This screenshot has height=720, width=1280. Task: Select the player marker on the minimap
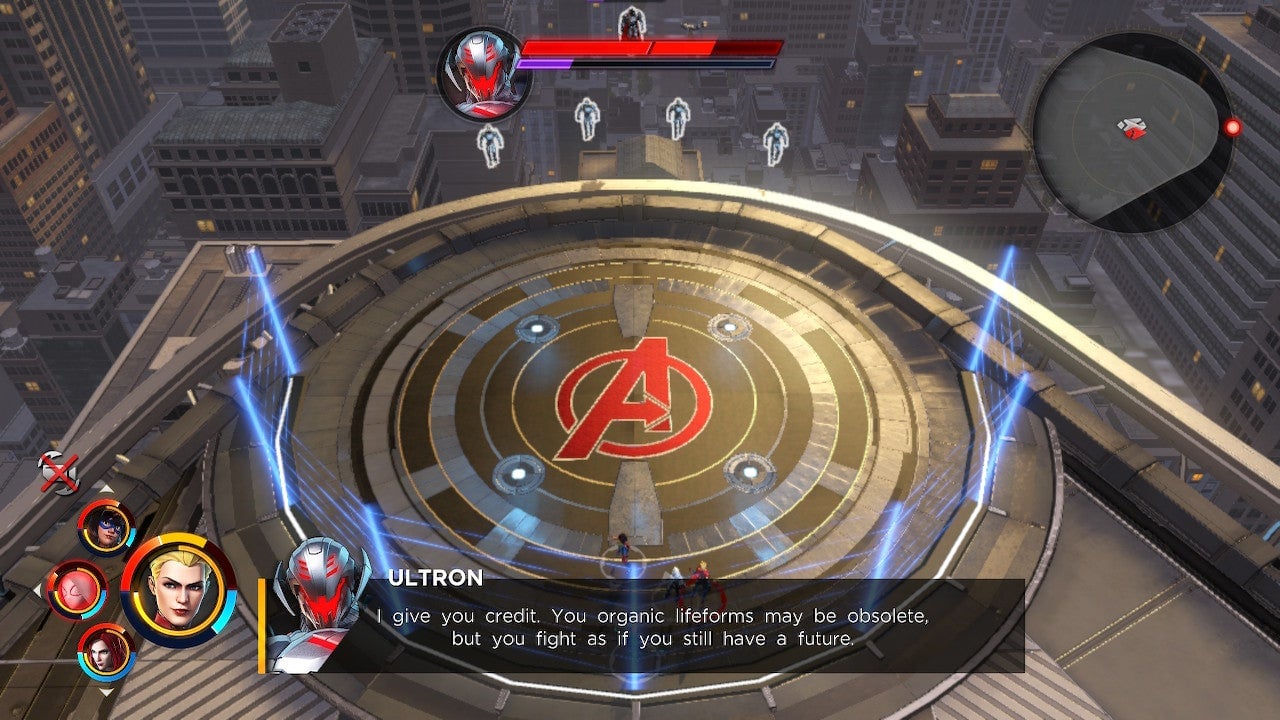point(1132,127)
